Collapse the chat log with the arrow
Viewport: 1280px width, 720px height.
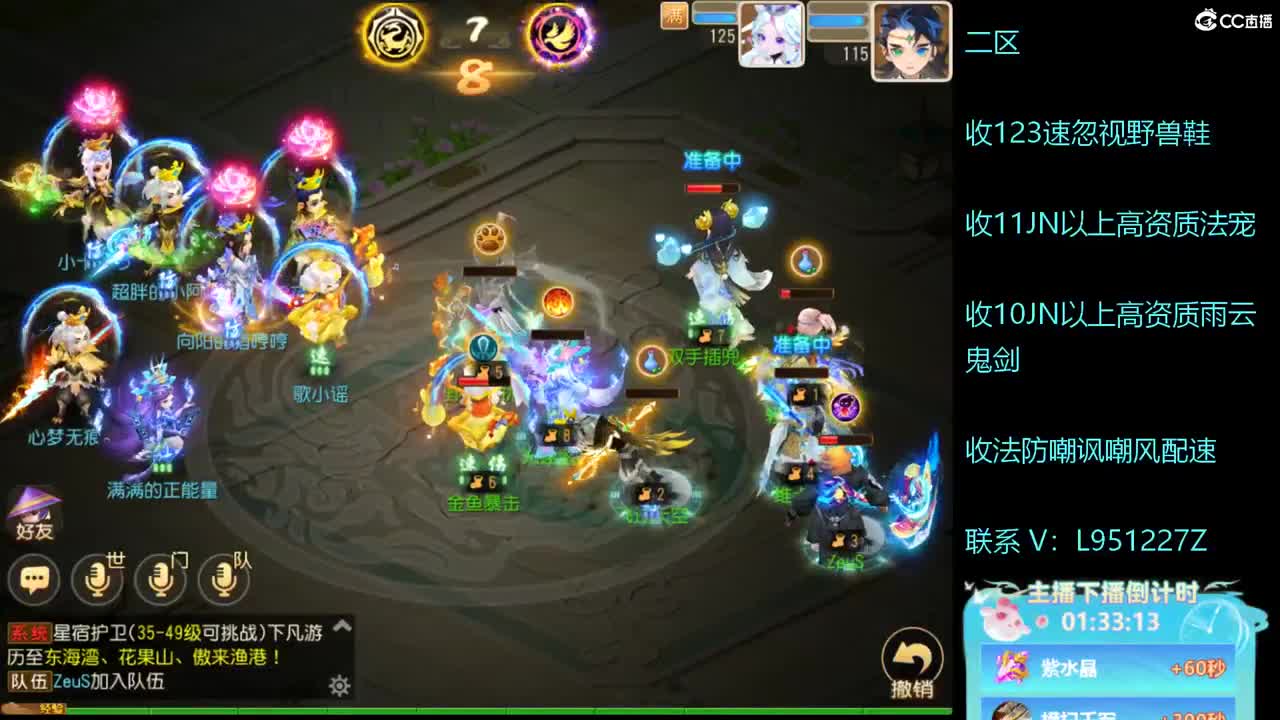[x=342, y=624]
